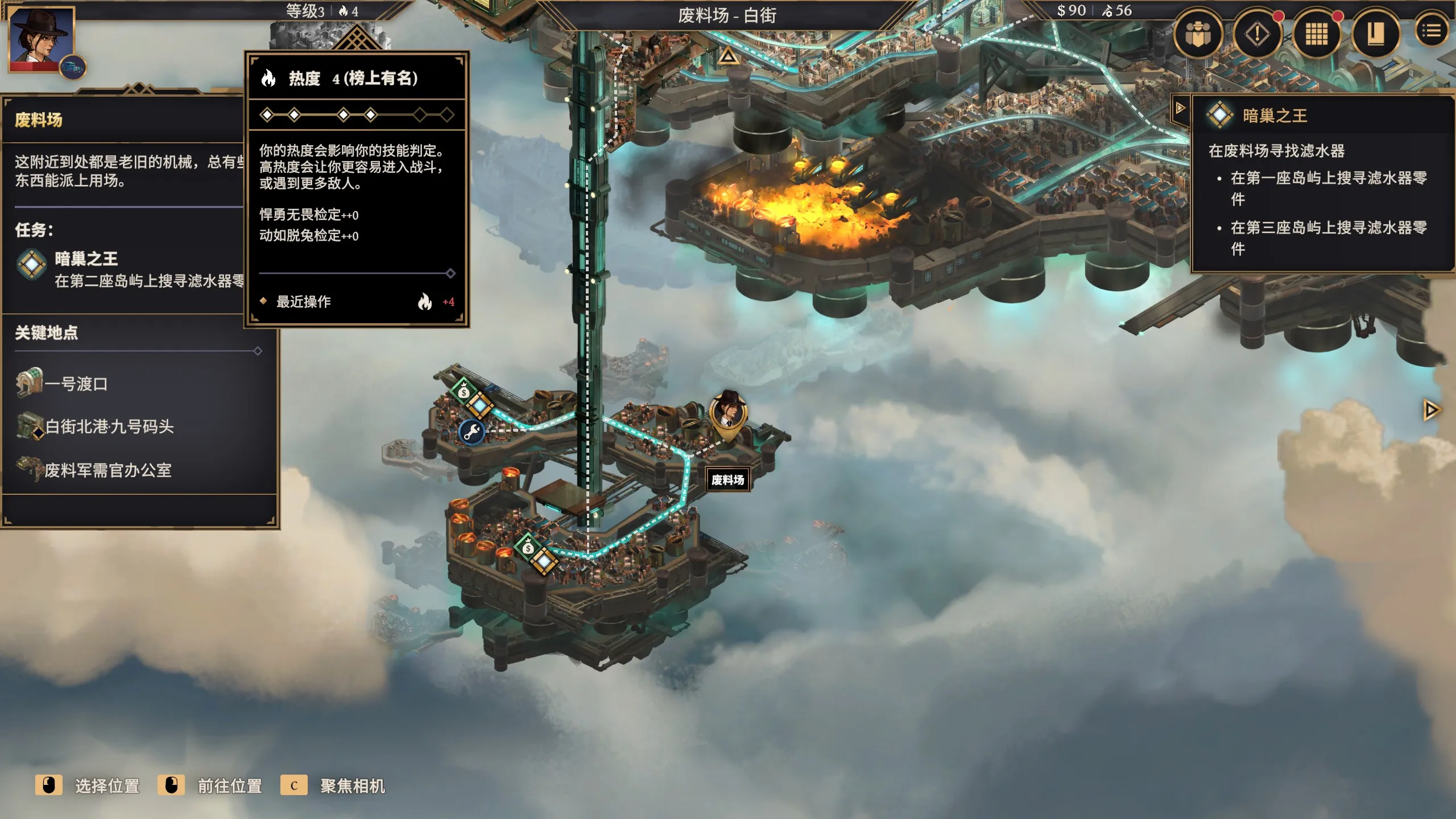Collapse the 暗巢之王 quest tracker arrow
Screen dimensions: 1456x819
[x=1180, y=107]
